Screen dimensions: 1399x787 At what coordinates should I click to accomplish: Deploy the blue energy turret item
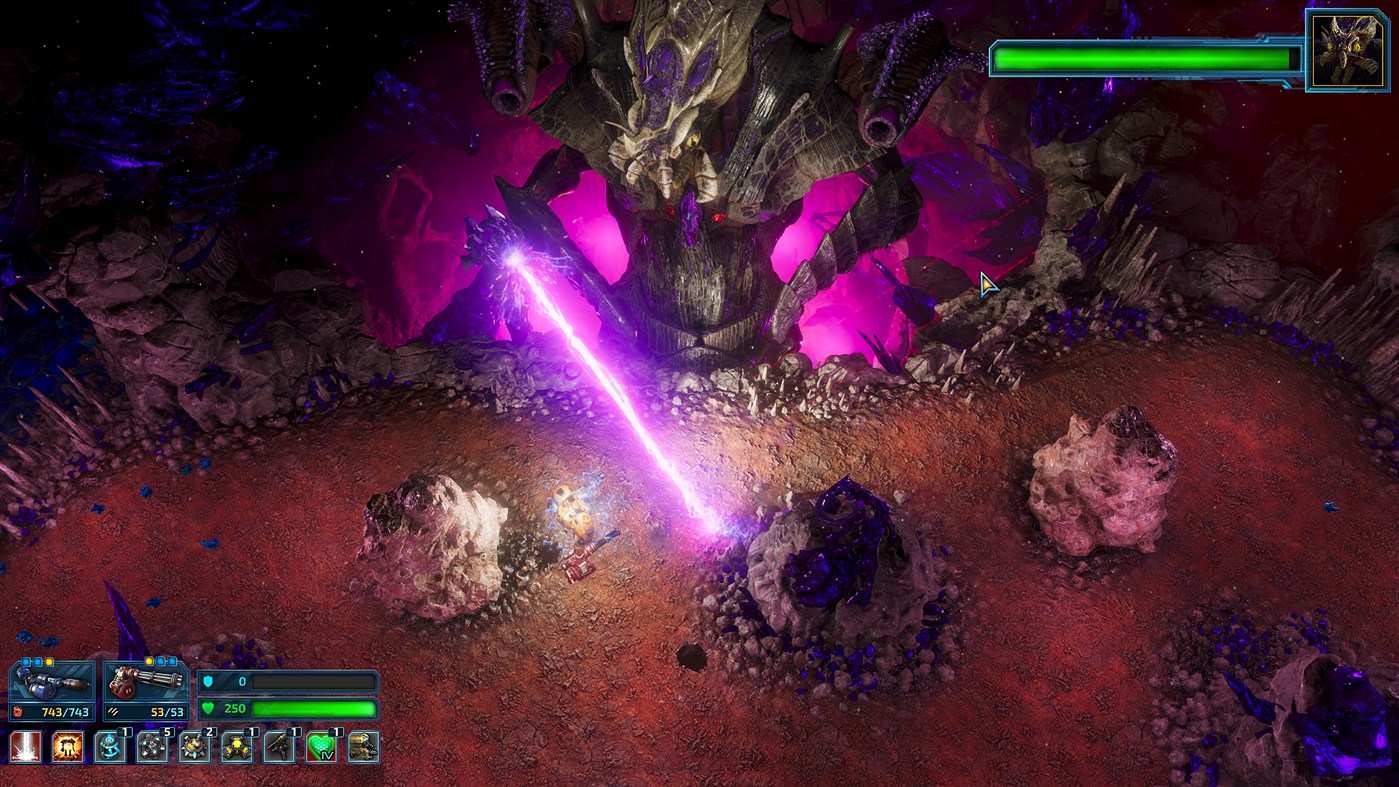pyautogui.click(x=110, y=747)
